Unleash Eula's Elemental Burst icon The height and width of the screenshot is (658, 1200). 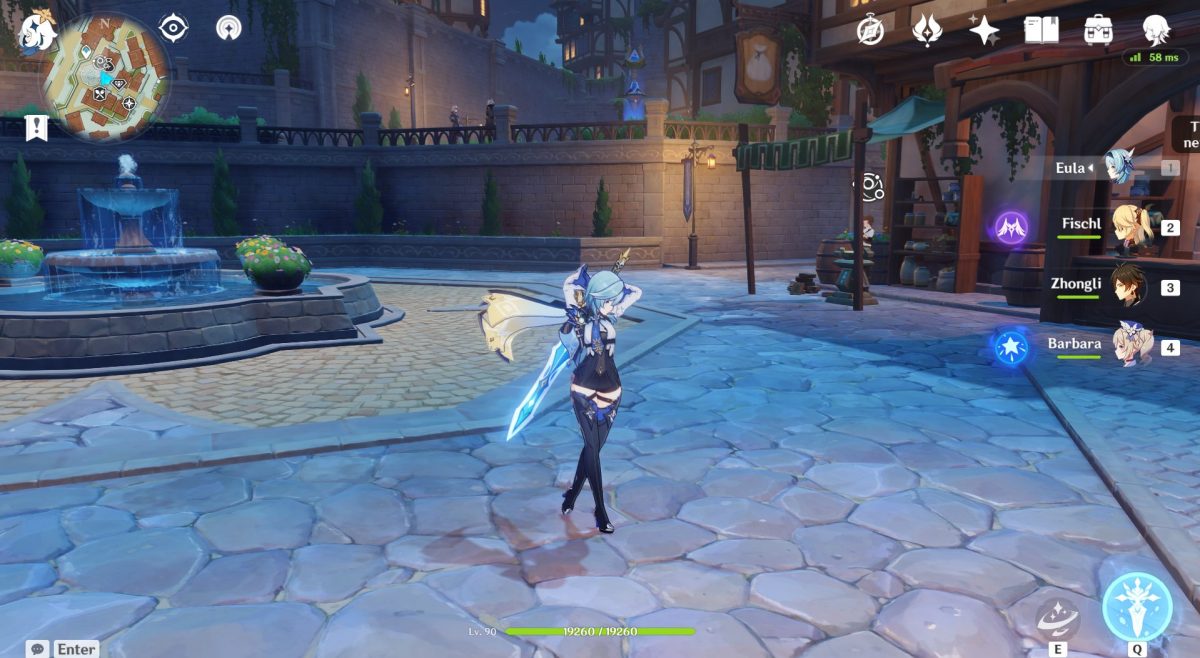(1137, 606)
